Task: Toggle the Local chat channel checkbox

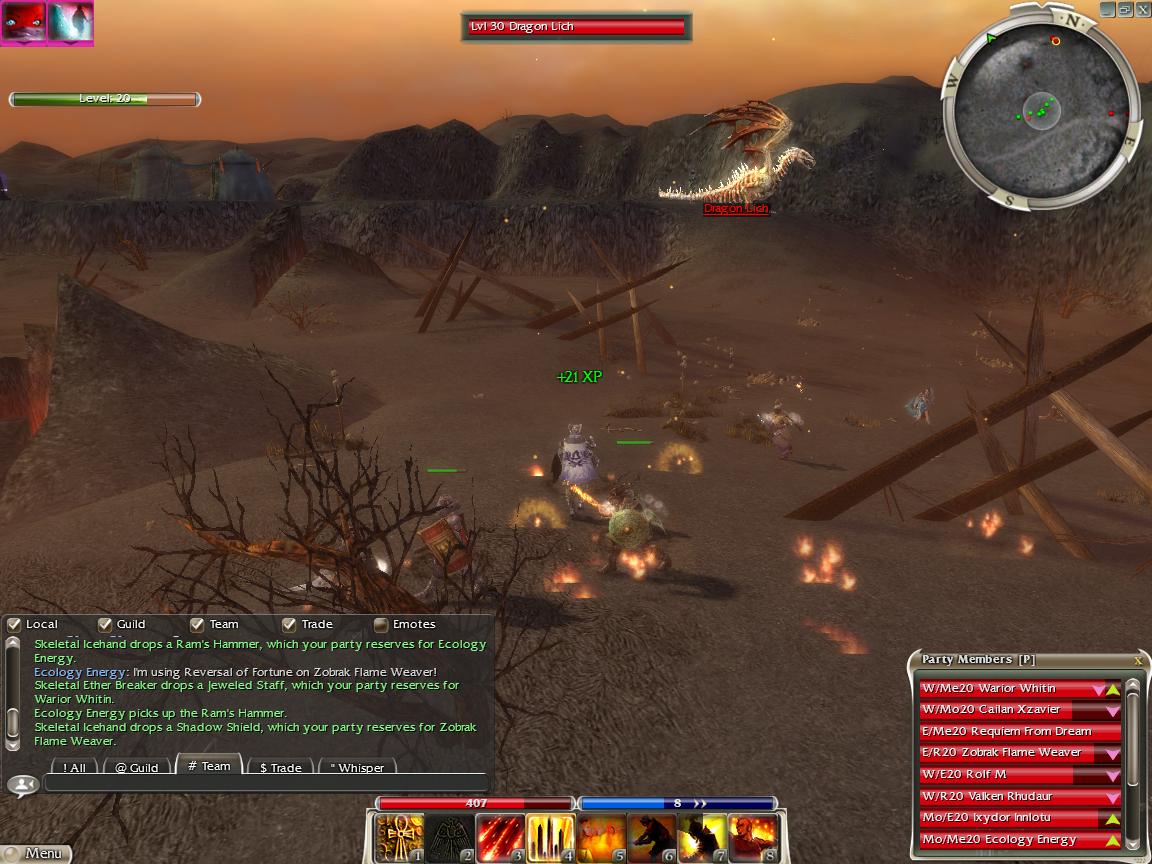Action: (14, 625)
